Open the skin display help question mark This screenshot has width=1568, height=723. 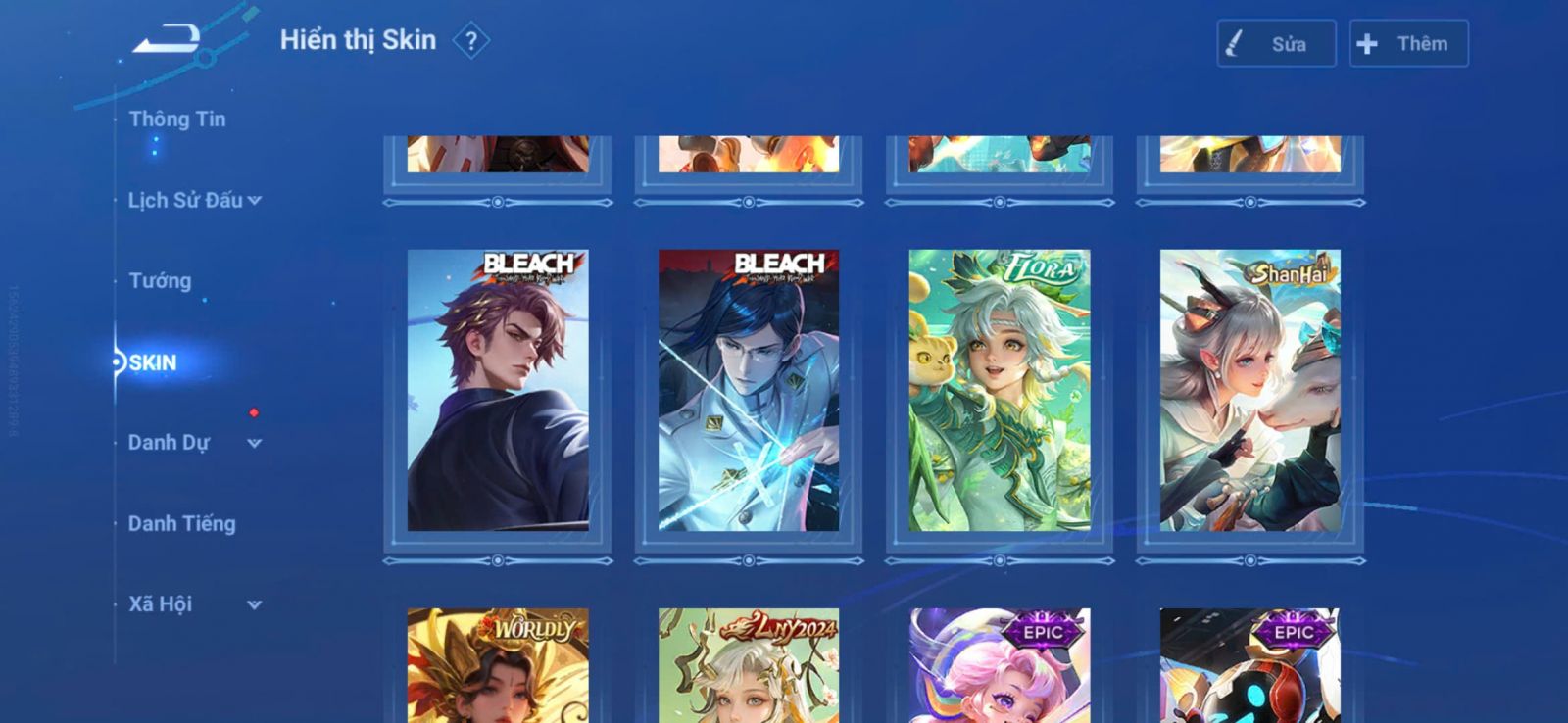click(471, 41)
